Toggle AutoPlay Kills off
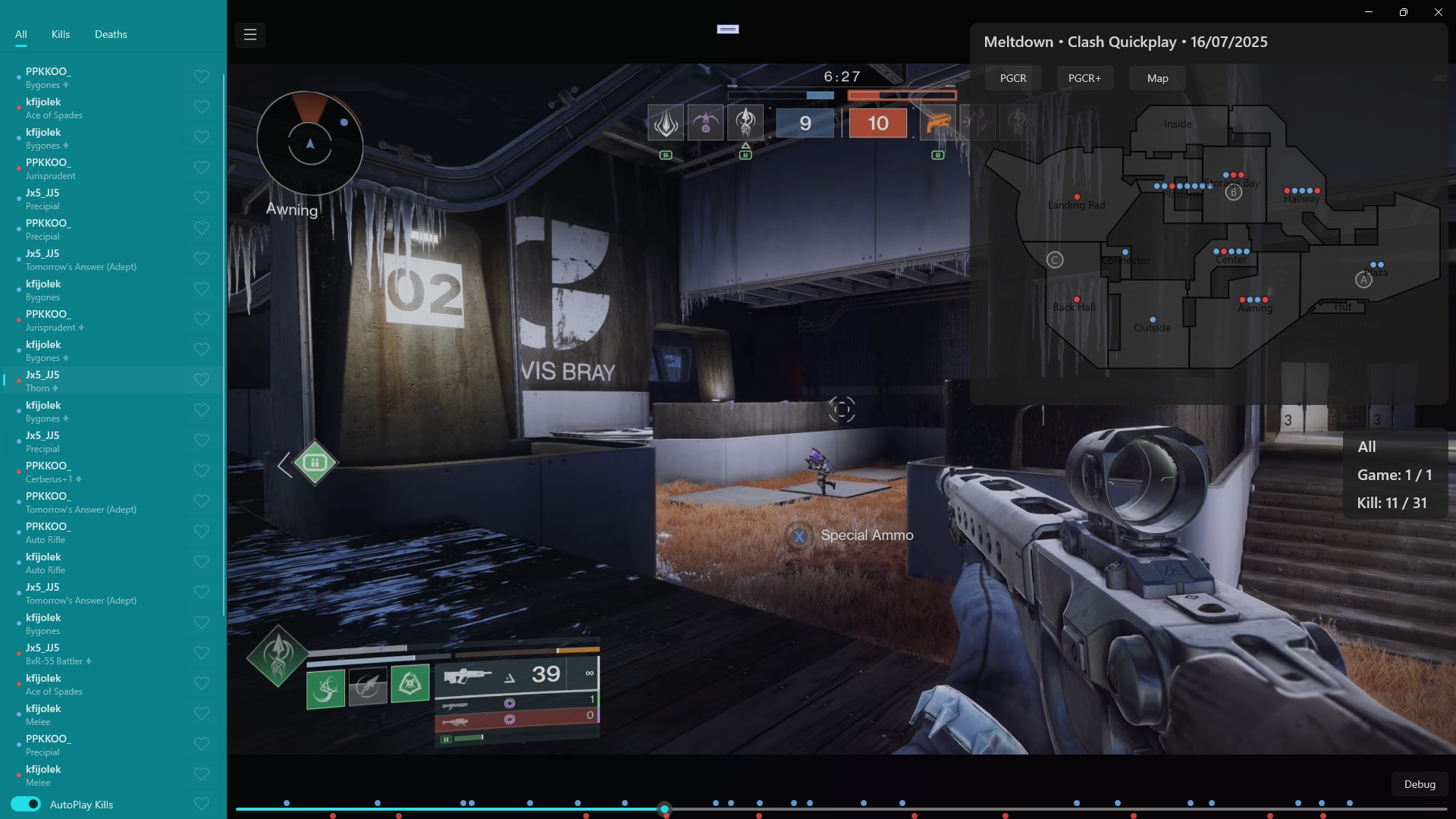Image resolution: width=1456 pixels, height=819 pixels. pyautogui.click(x=25, y=805)
